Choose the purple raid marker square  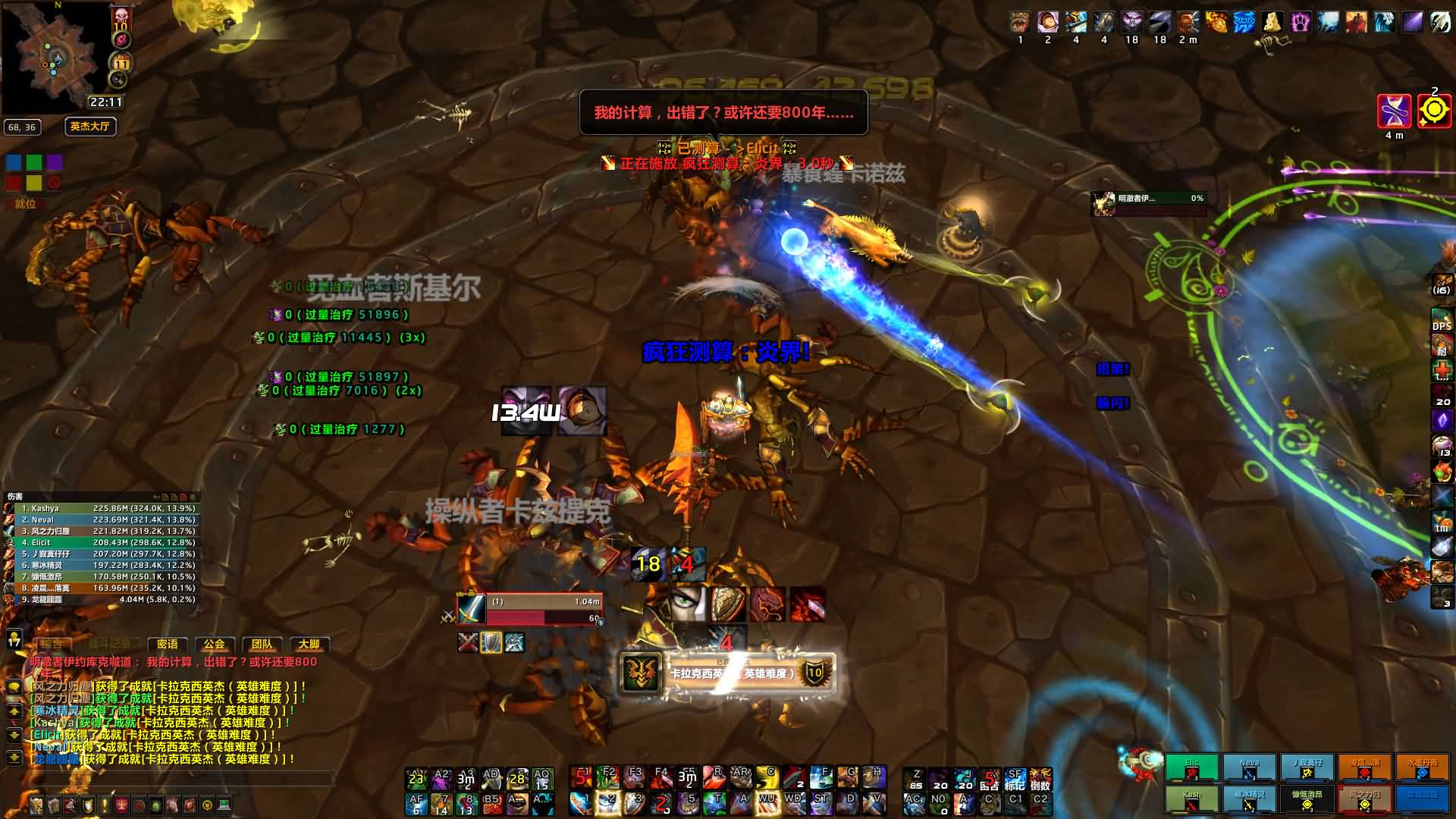(x=55, y=162)
